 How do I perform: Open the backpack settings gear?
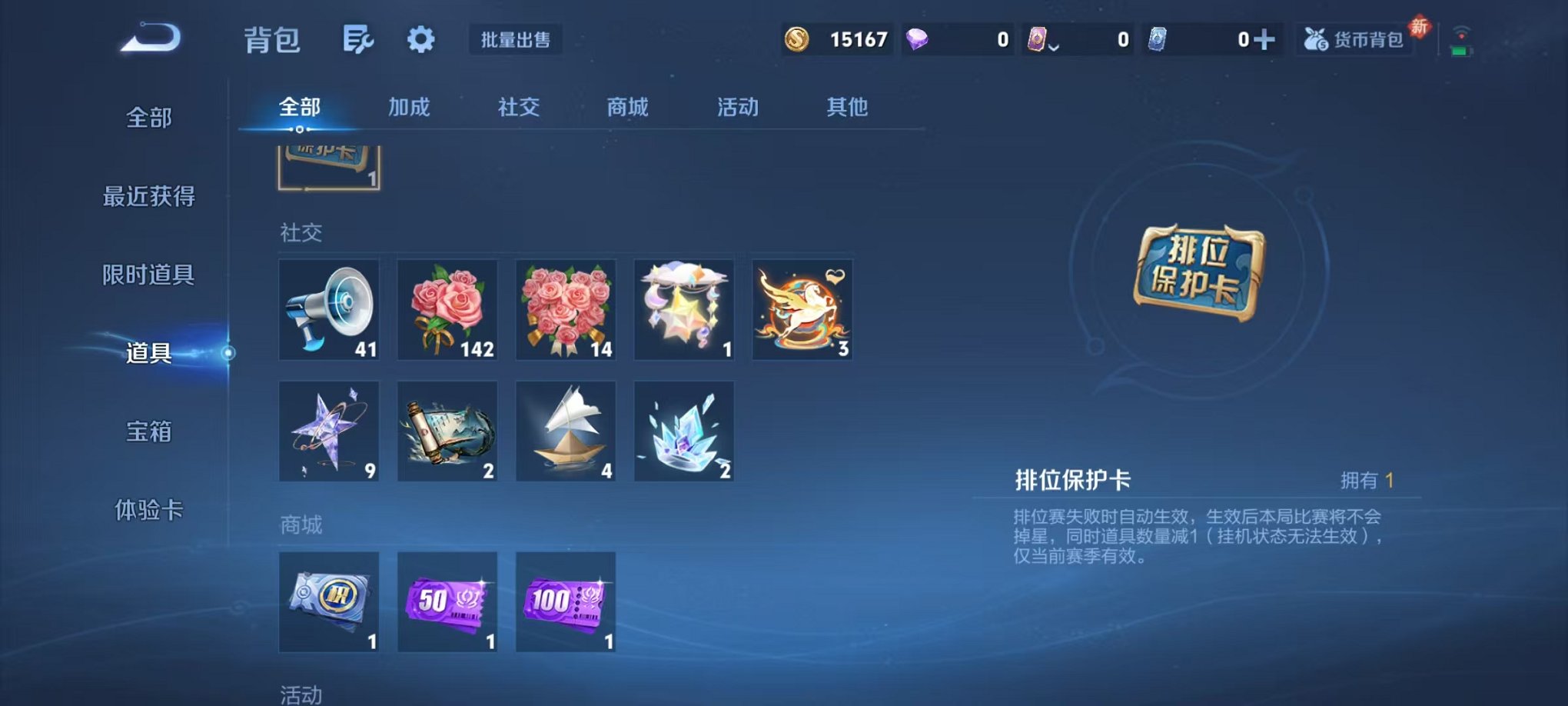(421, 38)
